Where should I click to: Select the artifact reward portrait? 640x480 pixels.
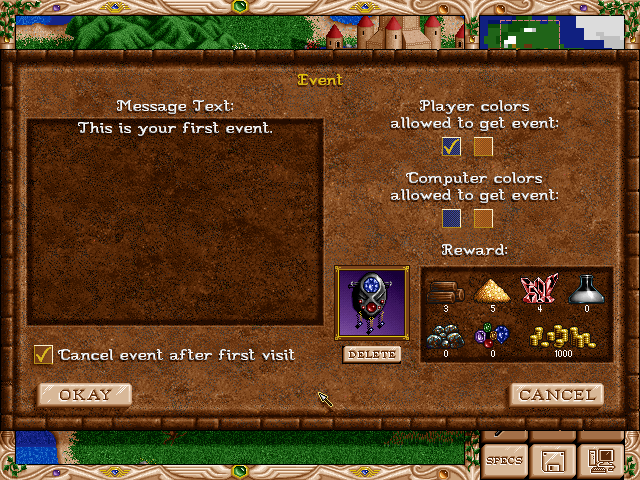click(371, 304)
